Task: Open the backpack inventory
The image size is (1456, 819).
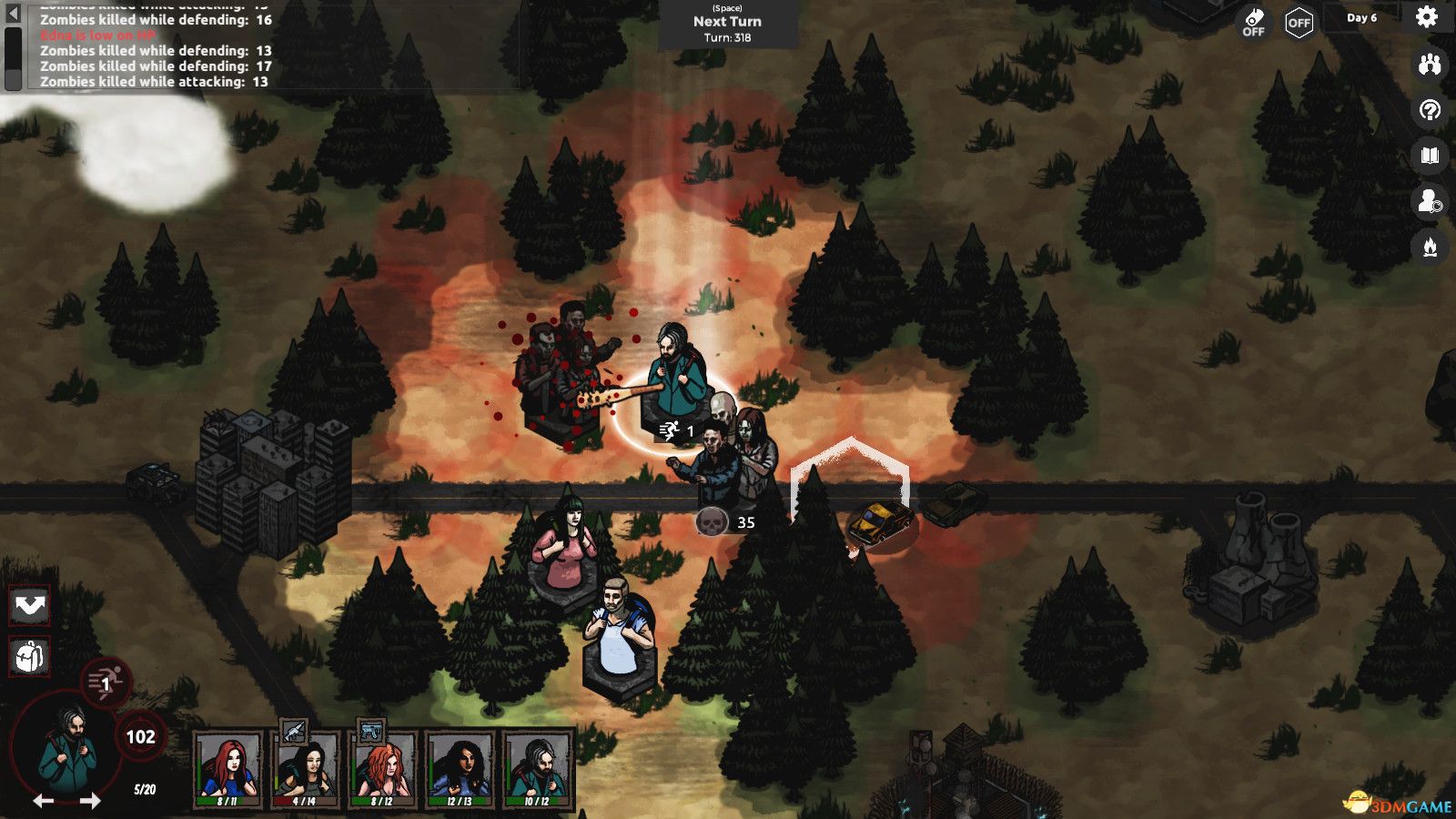Action: pos(29,655)
